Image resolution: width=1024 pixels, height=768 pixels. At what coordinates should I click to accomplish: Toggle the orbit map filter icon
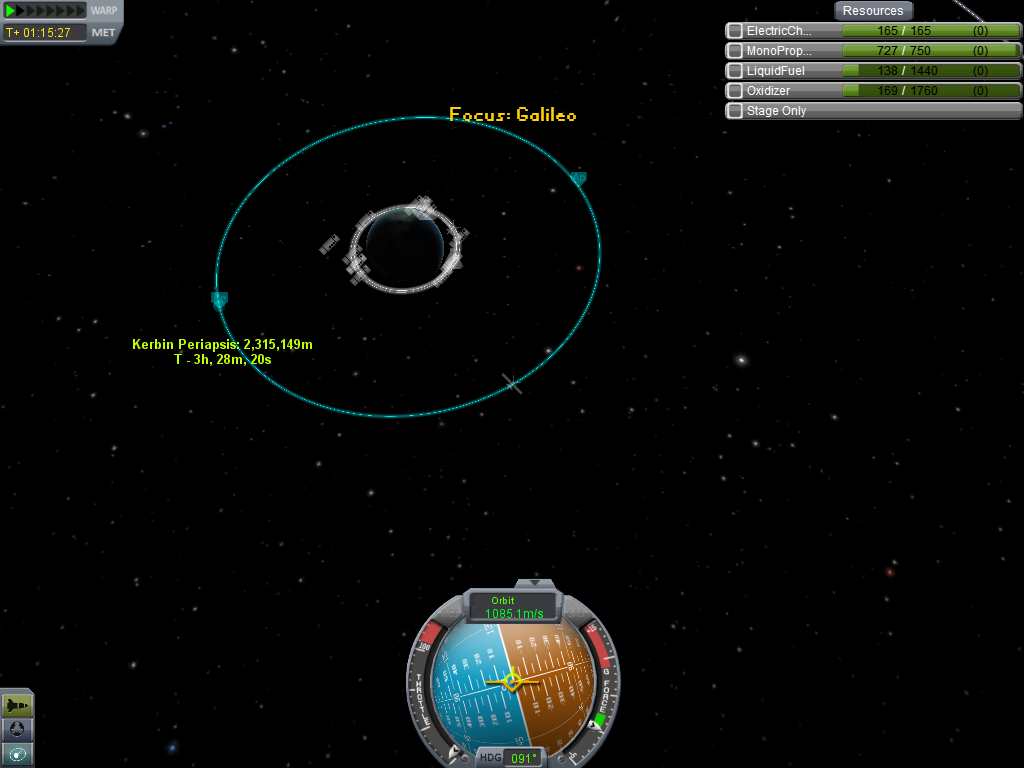[x=17, y=753]
